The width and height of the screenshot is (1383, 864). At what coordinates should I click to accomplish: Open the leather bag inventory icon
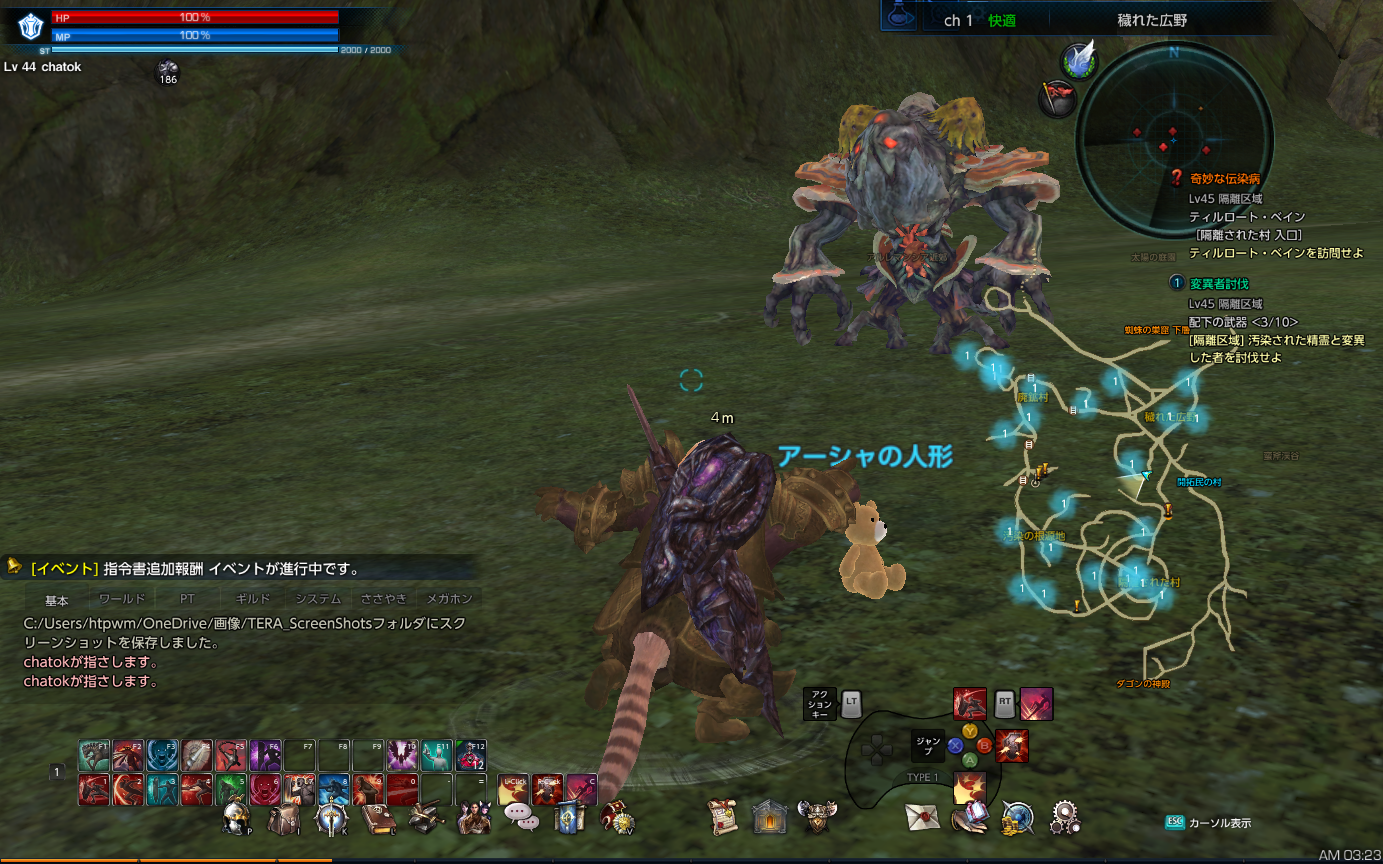click(283, 818)
